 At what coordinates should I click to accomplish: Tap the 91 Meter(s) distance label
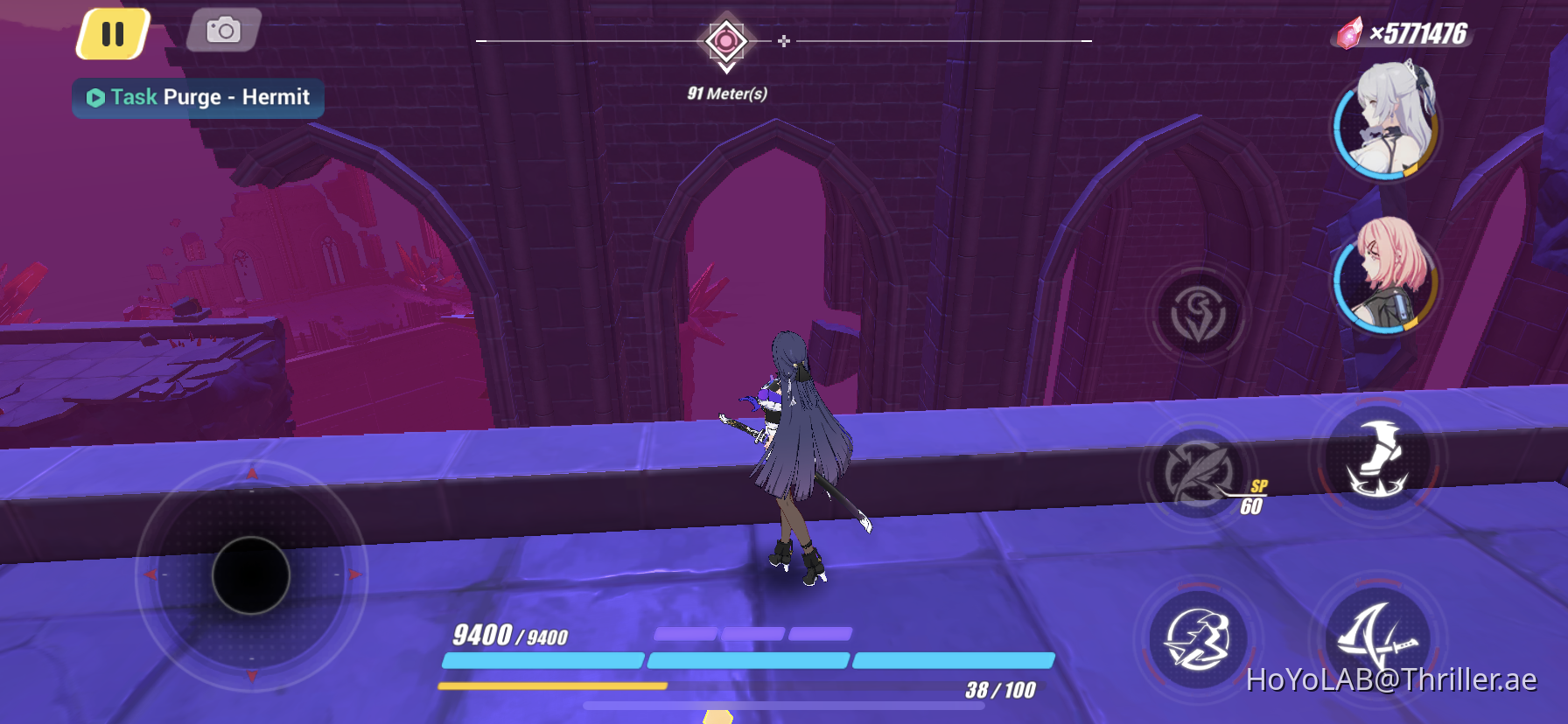pyautogui.click(x=726, y=90)
